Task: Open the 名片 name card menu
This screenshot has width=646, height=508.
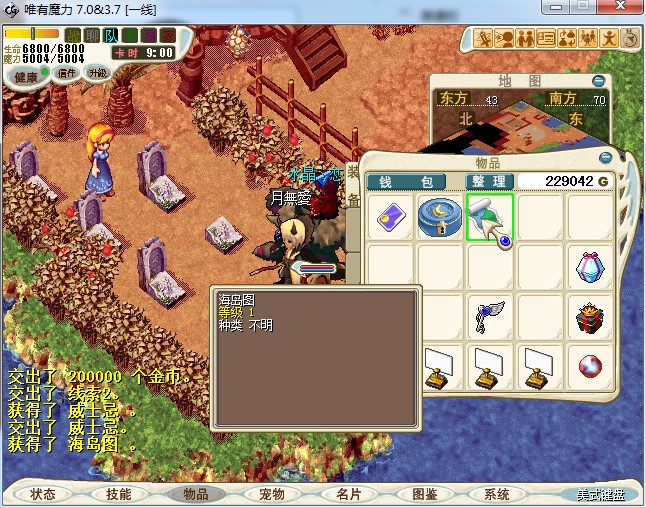Action: [x=347, y=494]
